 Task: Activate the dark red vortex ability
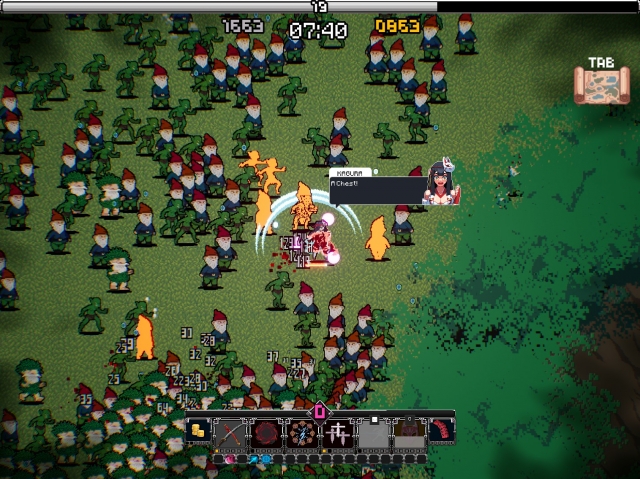pos(267,433)
